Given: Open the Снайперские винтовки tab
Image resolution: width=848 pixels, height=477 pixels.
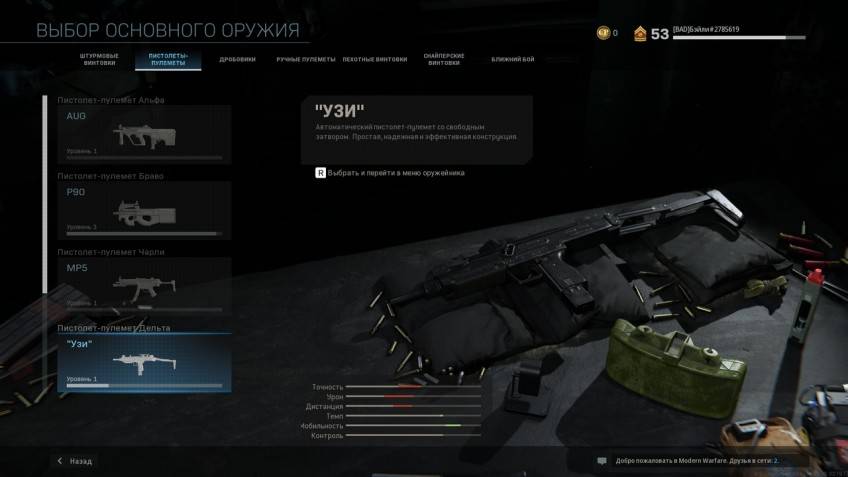Looking at the screenshot, I should [445, 61].
